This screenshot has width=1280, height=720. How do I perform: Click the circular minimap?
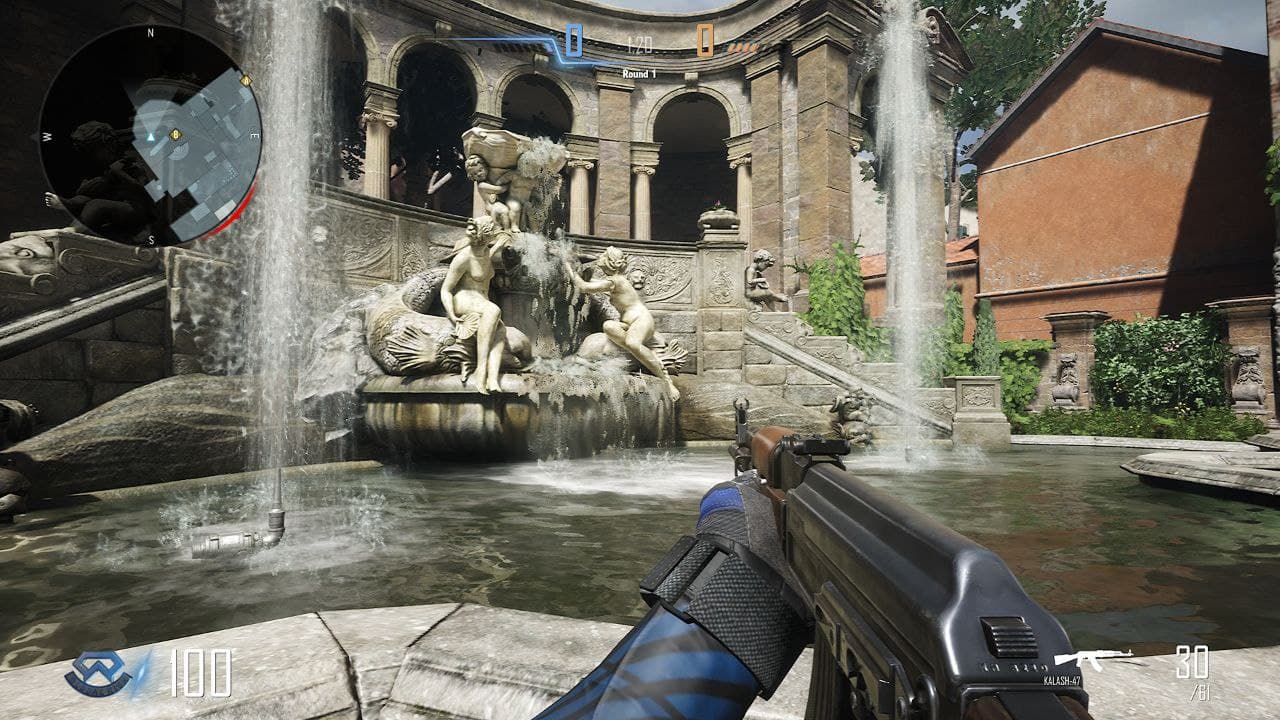tap(150, 135)
